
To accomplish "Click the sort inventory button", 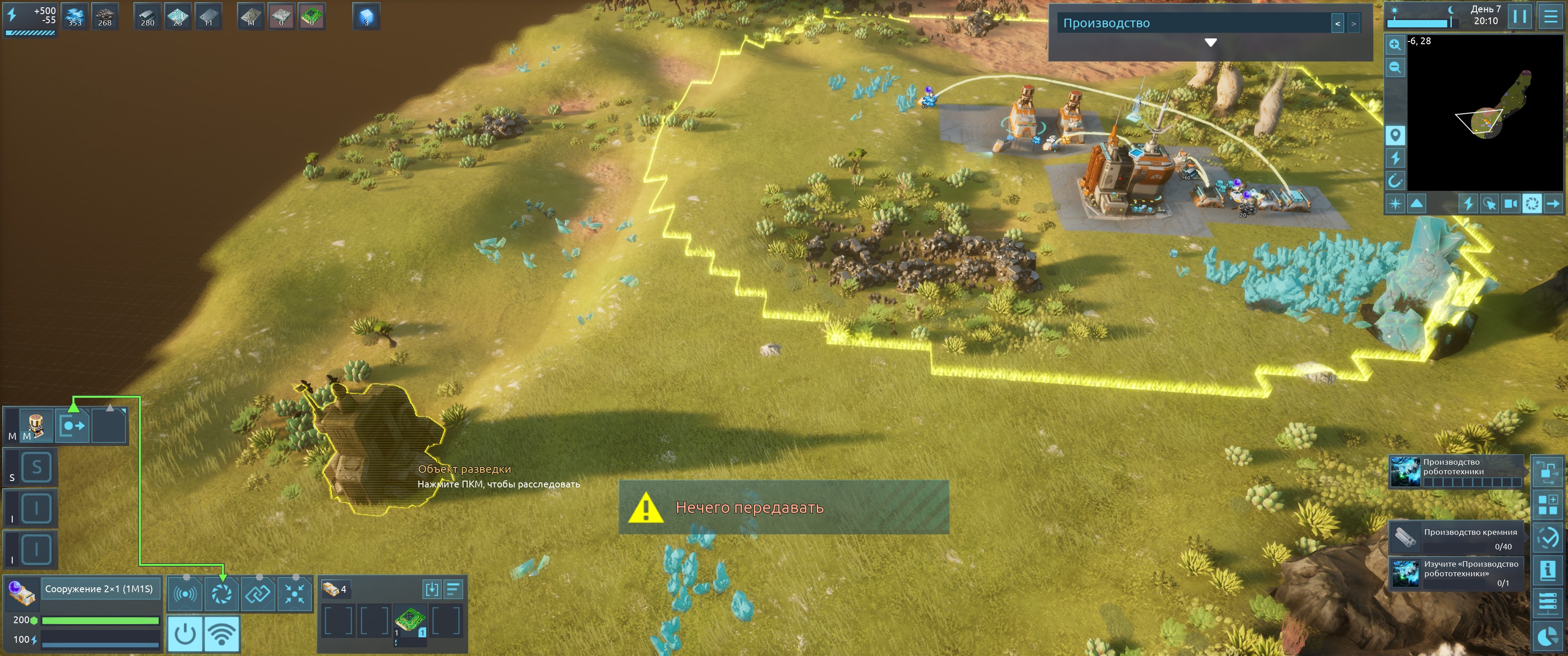I will coord(453,589).
